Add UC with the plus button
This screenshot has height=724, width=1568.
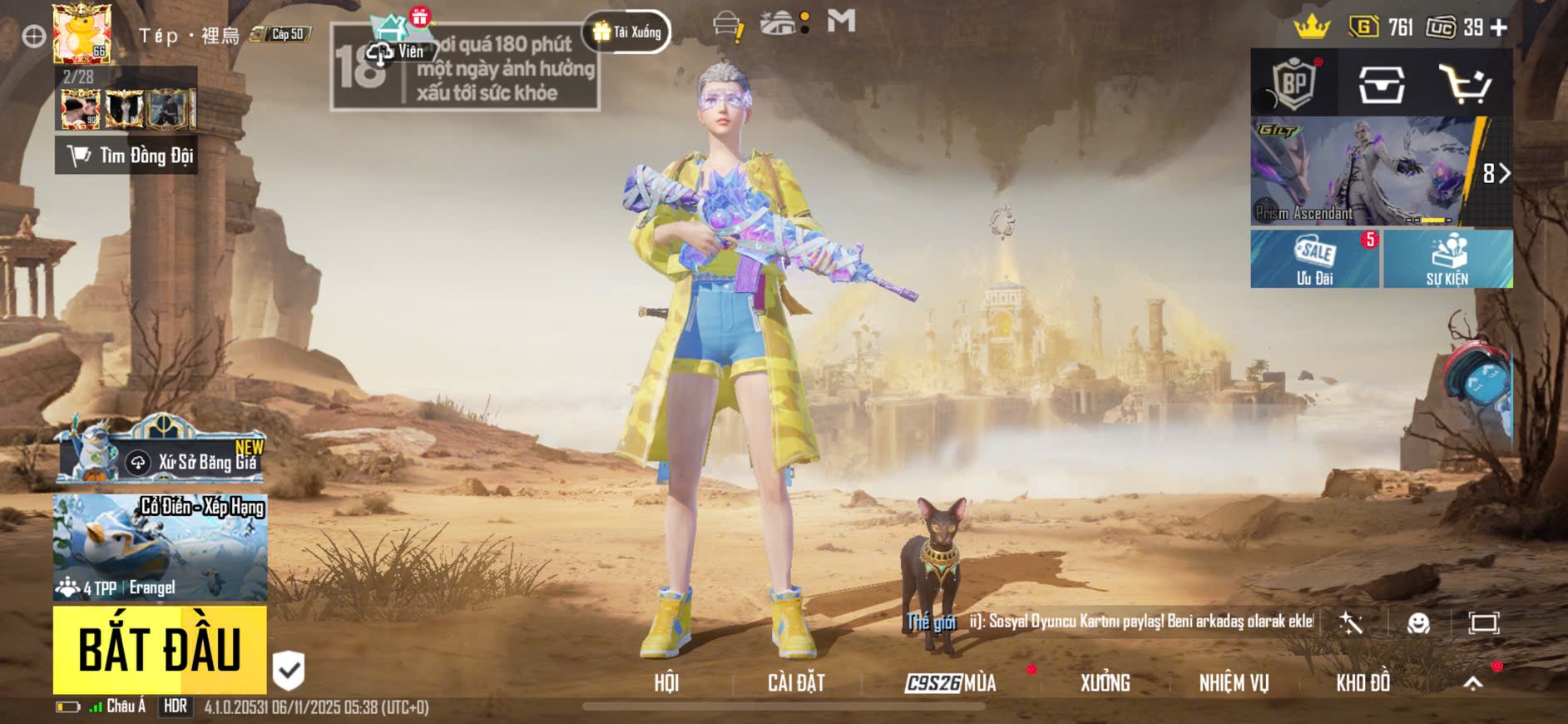pyautogui.click(x=1499, y=28)
